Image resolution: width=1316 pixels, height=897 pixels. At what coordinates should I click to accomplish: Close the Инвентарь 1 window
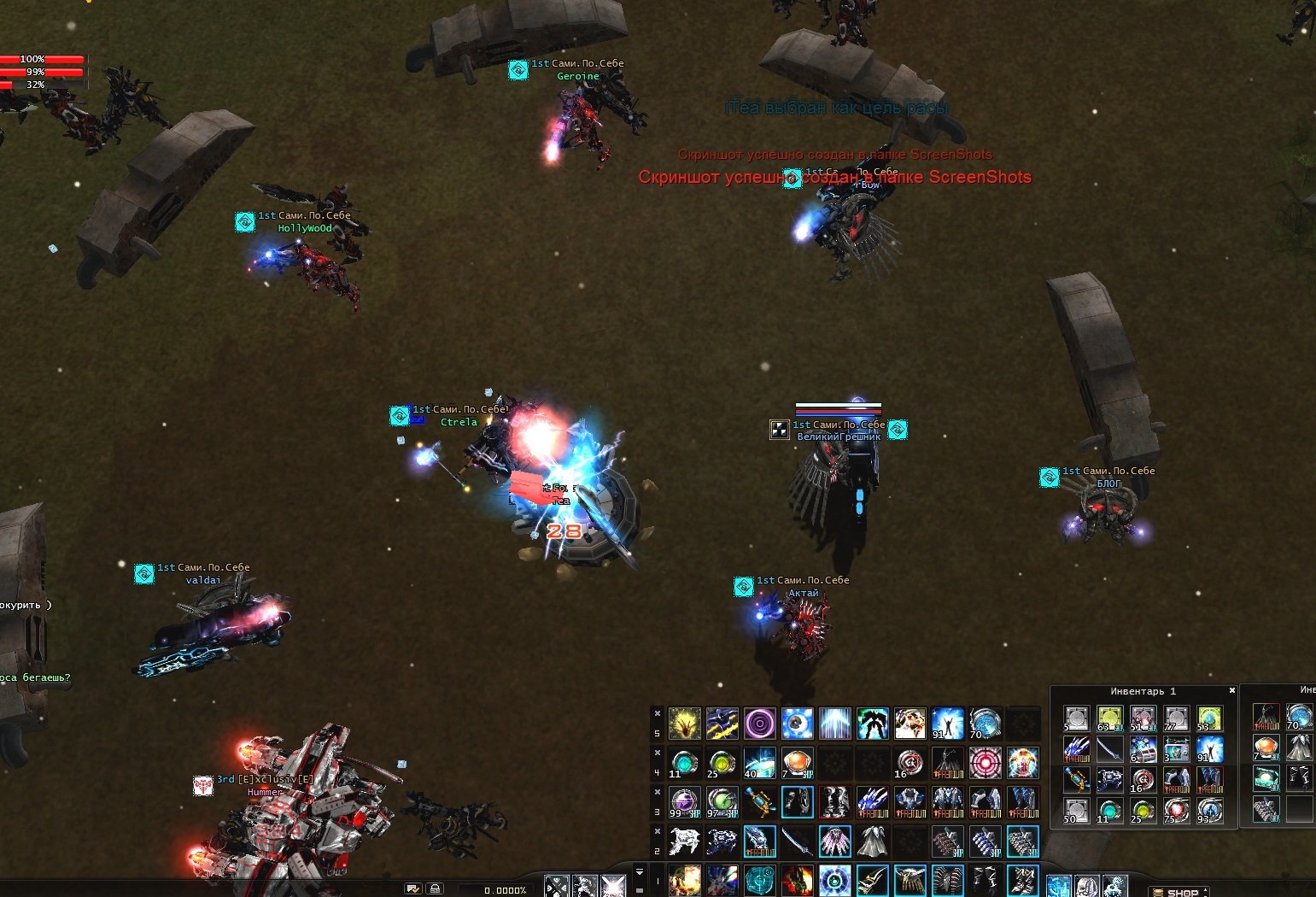[1231, 690]
